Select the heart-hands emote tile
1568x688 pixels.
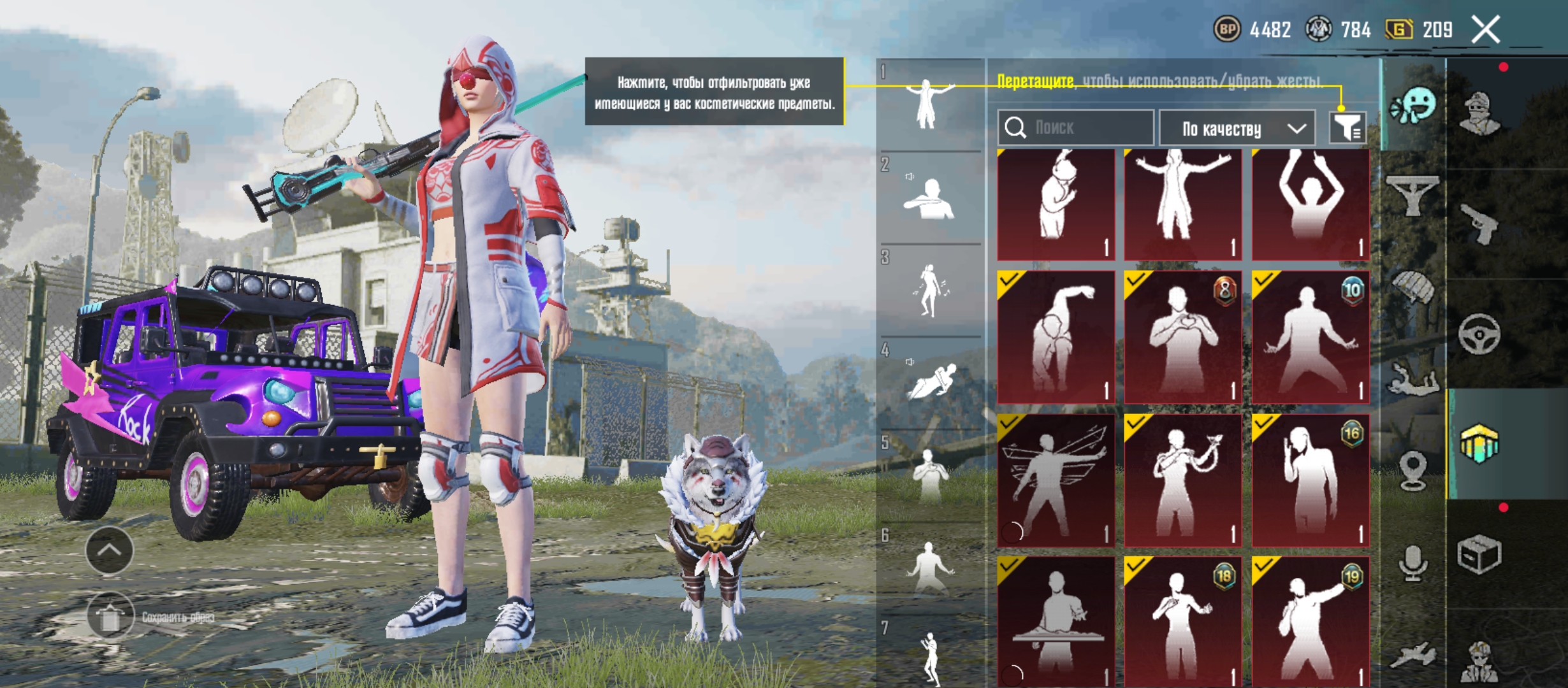[x=1183, y=338]
